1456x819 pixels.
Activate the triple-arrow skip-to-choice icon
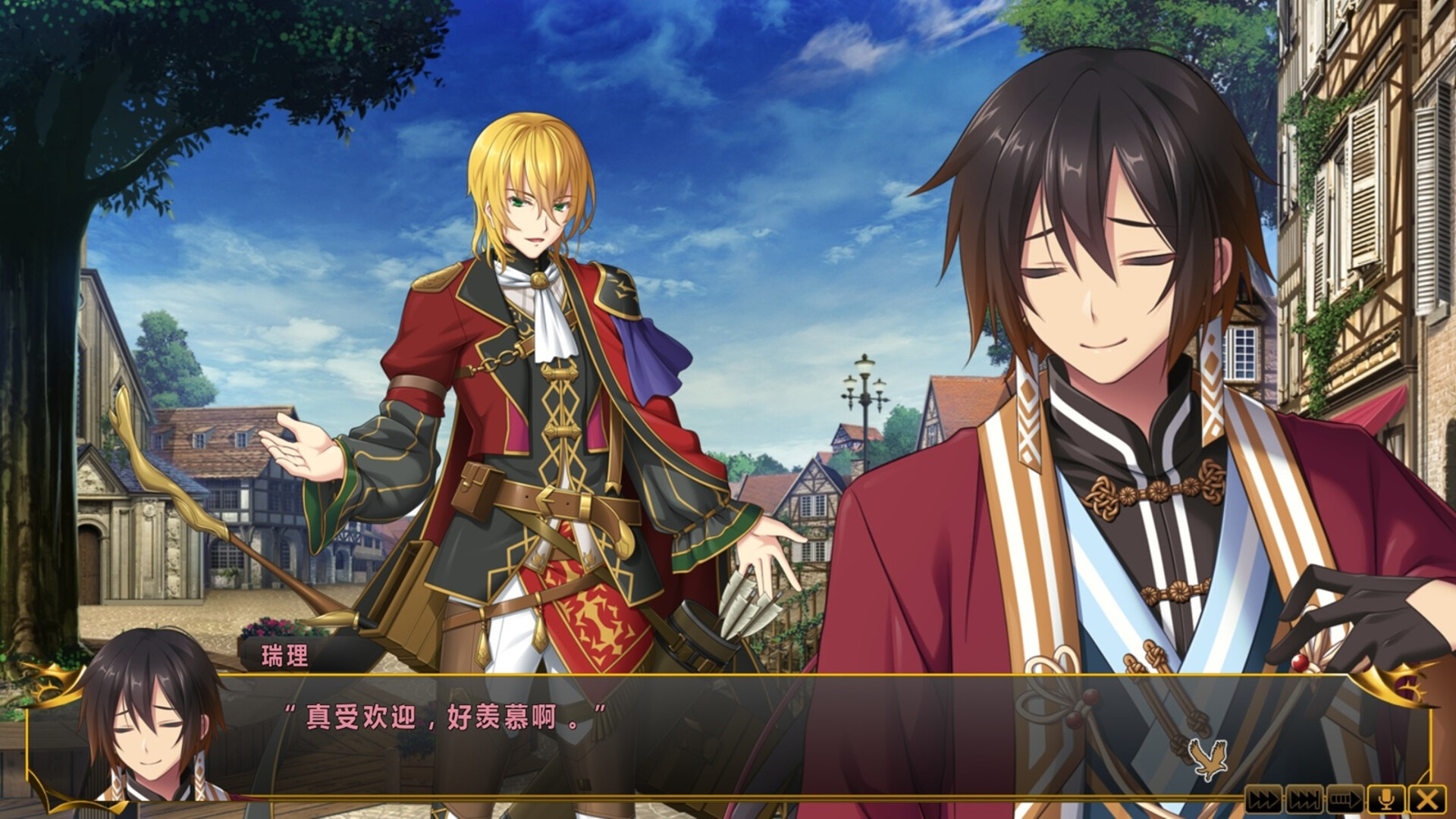pos(1304,799)
